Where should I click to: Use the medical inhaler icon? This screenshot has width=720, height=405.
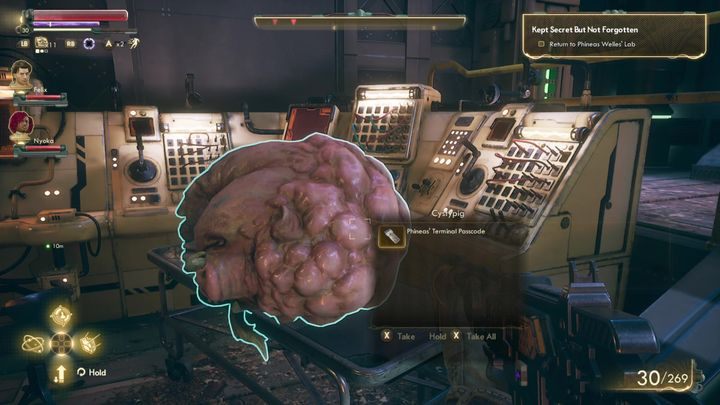coord(44,43)
